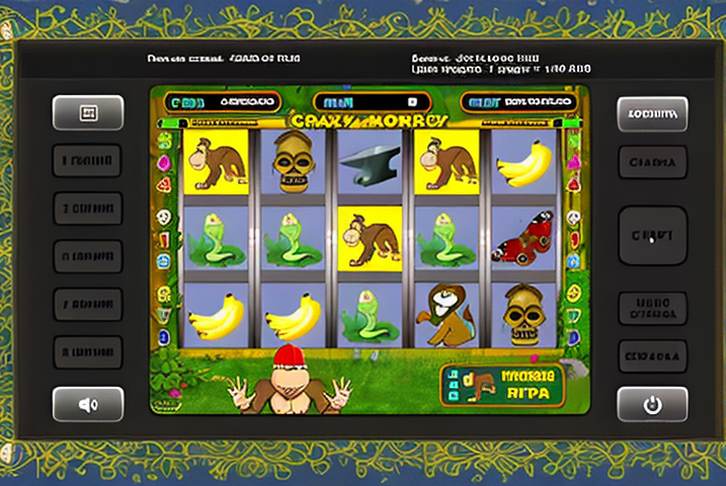Select the dark button with two-line label
The image size is (726, 486).
[x=652, y=308]
